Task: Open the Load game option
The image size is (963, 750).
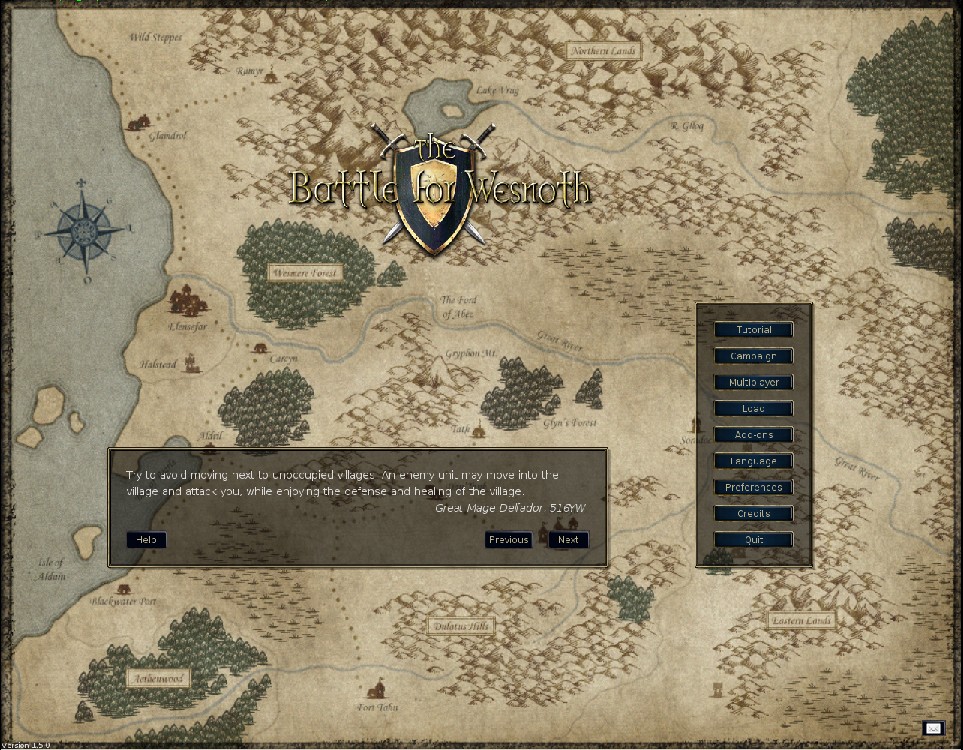Action: coord(753,408)
